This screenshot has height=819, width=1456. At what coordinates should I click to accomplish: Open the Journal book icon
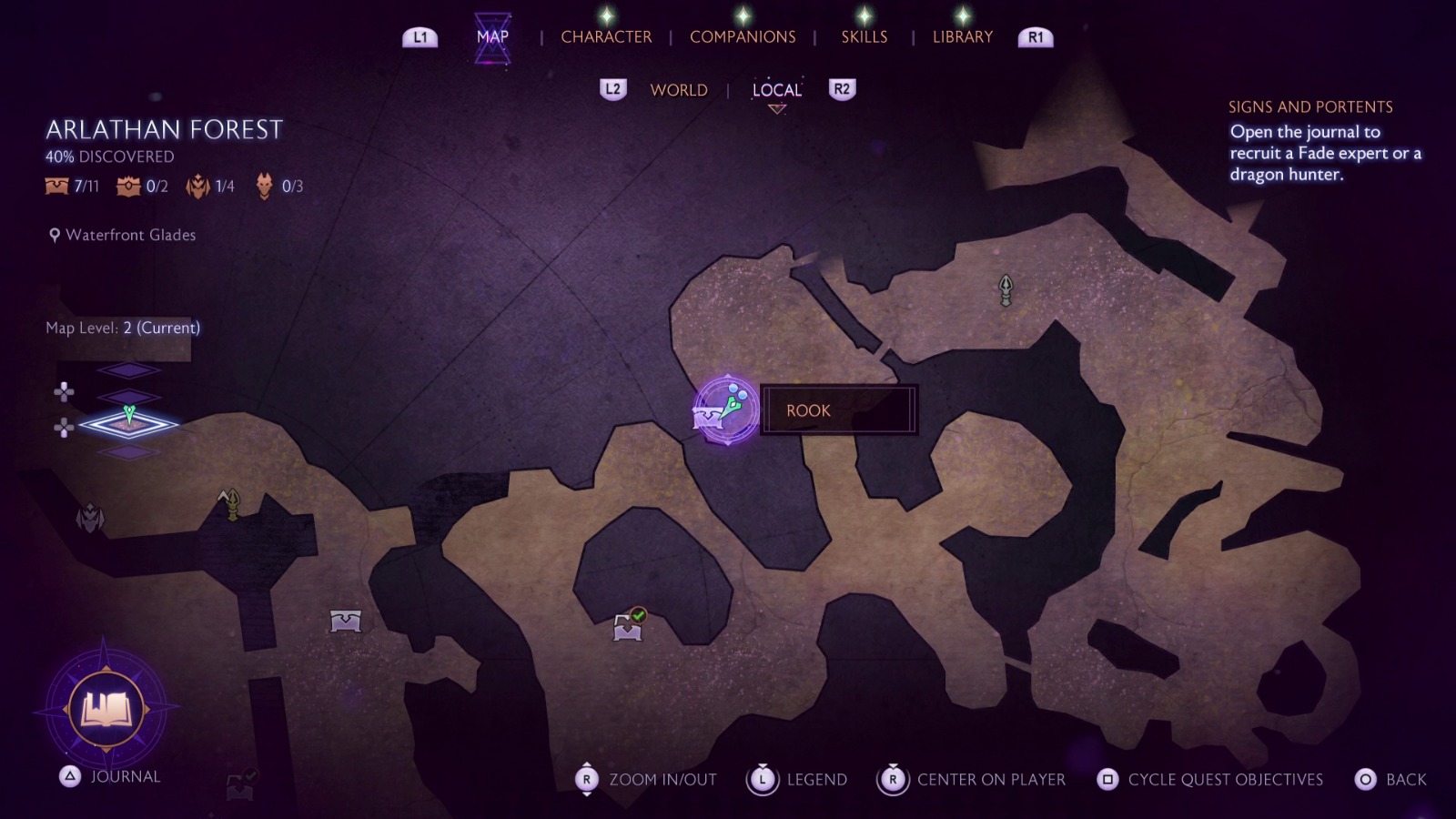[x=106, y=709]
